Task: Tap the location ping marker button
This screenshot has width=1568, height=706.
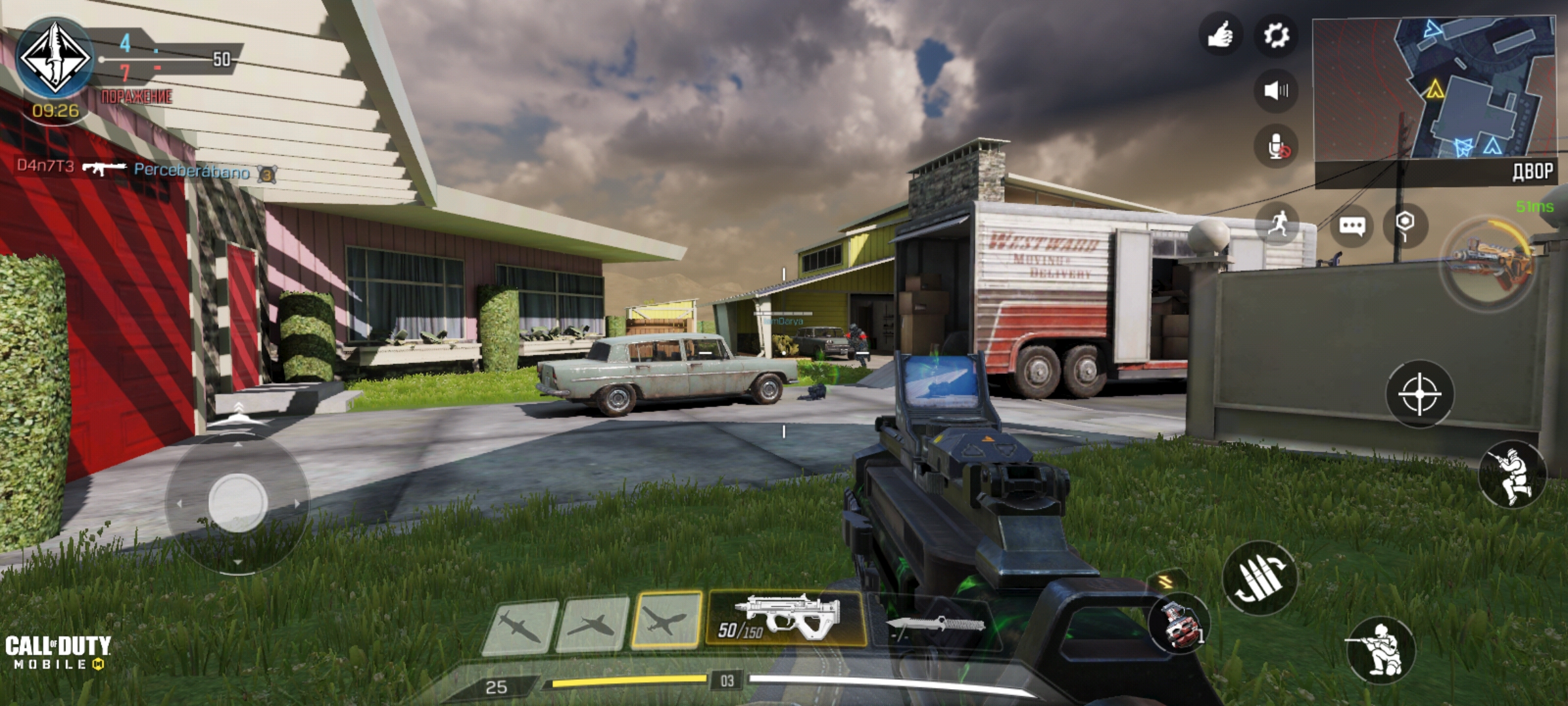Action: [1405, 225]
